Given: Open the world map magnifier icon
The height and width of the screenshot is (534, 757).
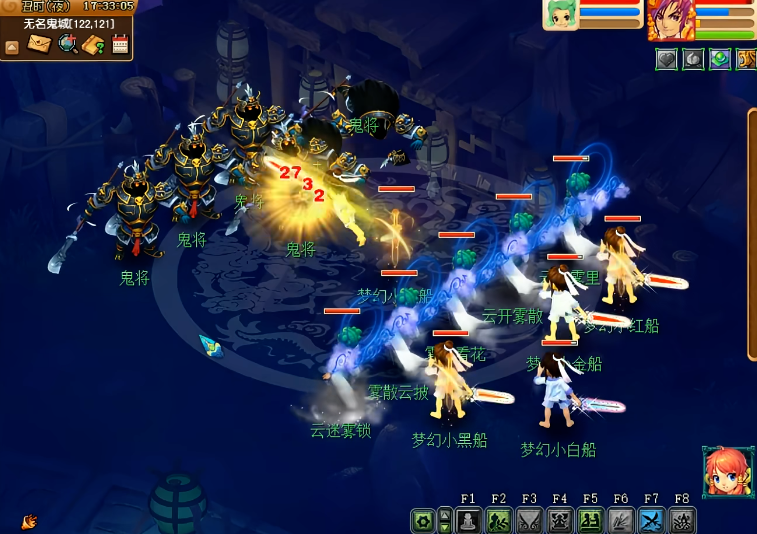Looking at the screenshot, I should tap(67, 44).
